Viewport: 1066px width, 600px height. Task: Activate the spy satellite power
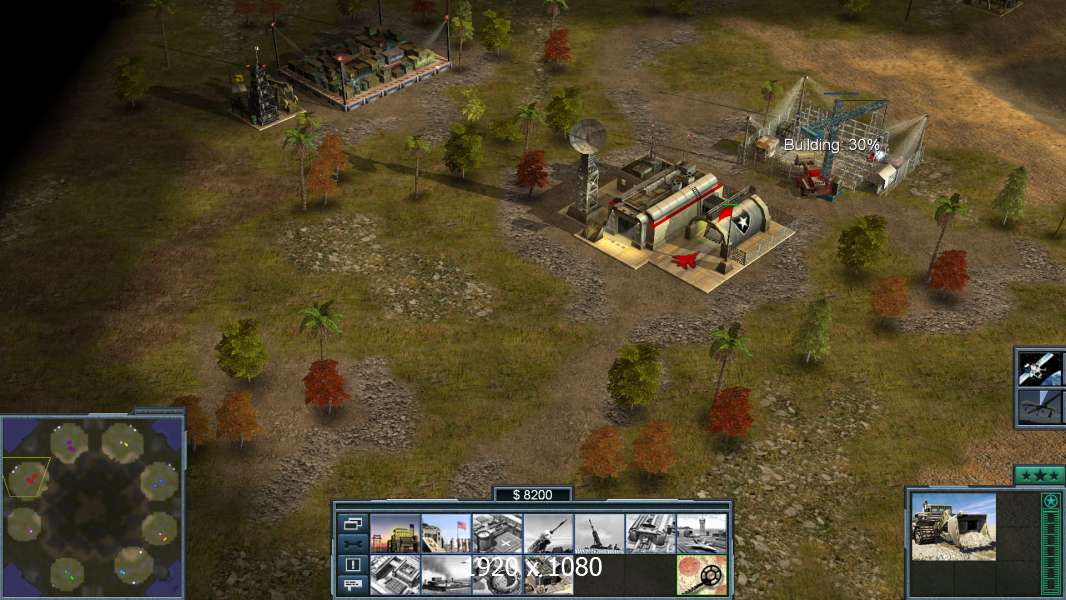click(1040, 368)
